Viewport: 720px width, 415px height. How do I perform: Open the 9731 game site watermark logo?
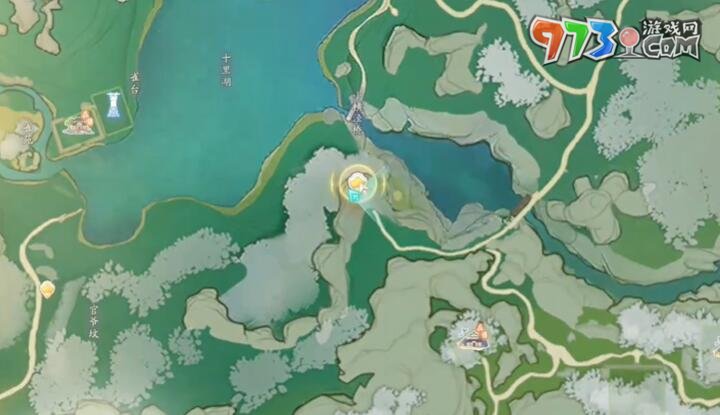point(613,39)
